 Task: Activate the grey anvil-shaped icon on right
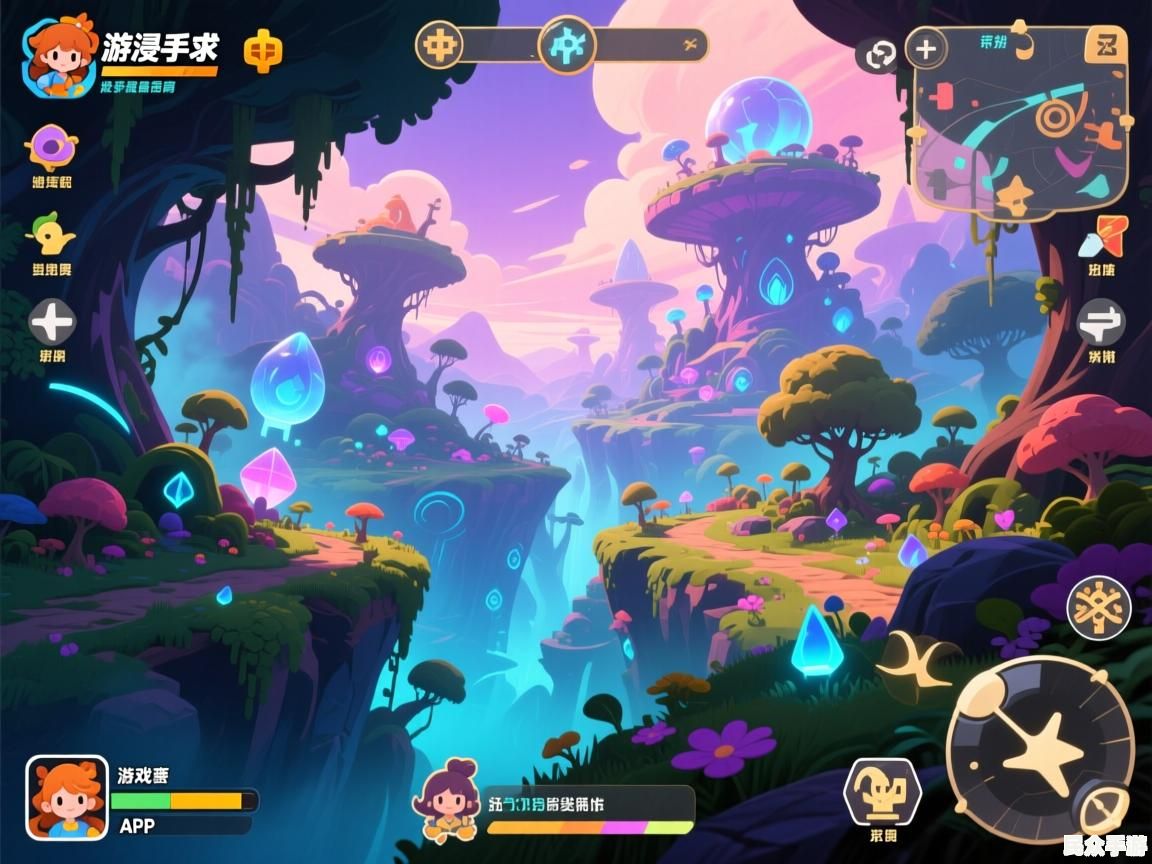[1101, 323]
